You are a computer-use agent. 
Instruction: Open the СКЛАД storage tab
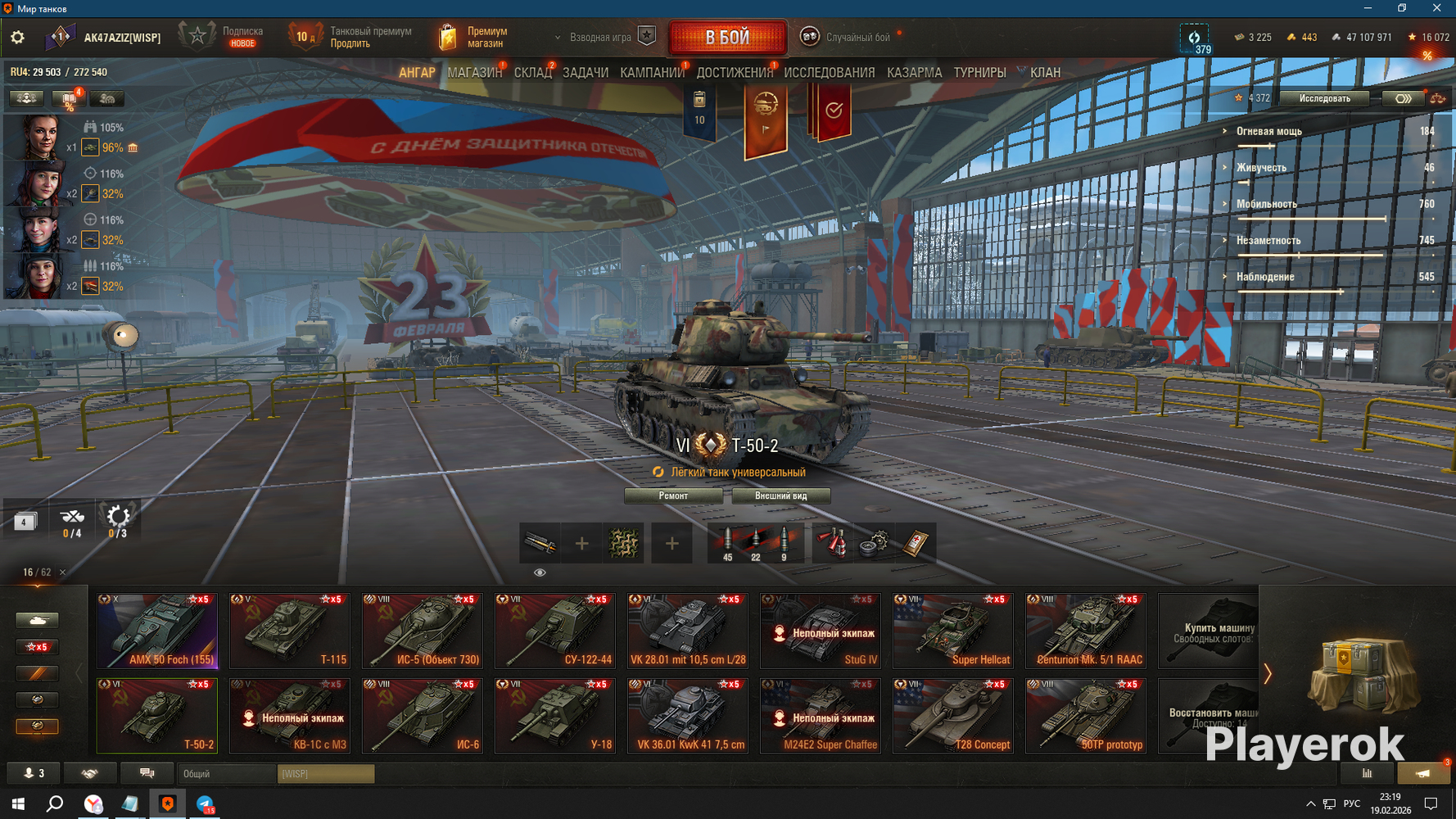point(532,73)
